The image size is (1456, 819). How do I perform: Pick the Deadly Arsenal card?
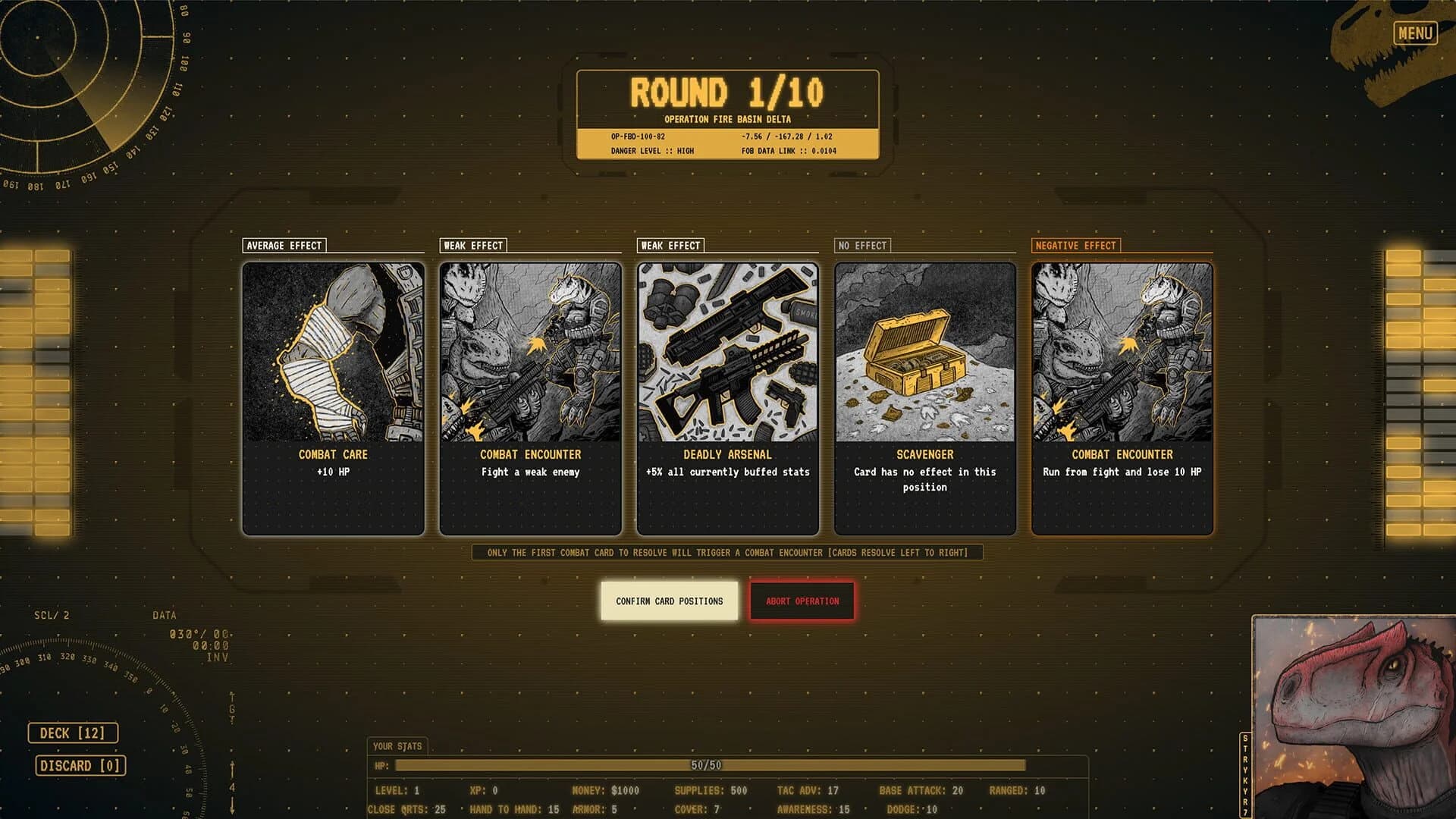(727, 394)
